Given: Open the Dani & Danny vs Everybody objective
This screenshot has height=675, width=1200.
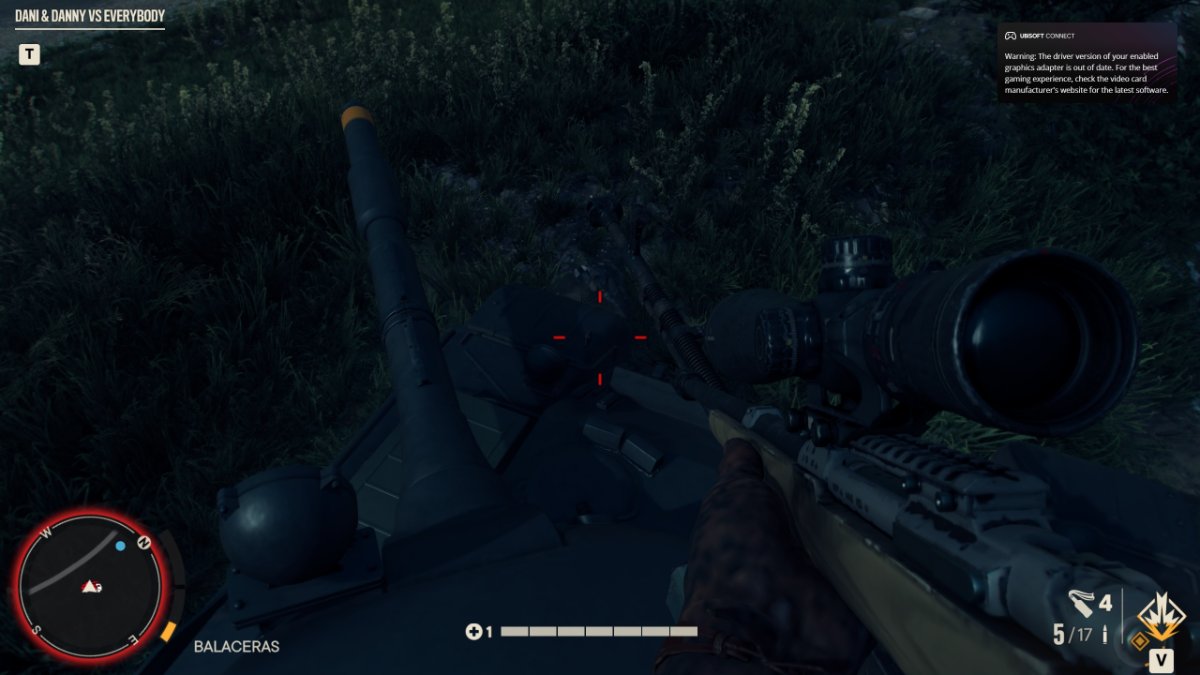Looking at the screenshot, I should (90, 16).
